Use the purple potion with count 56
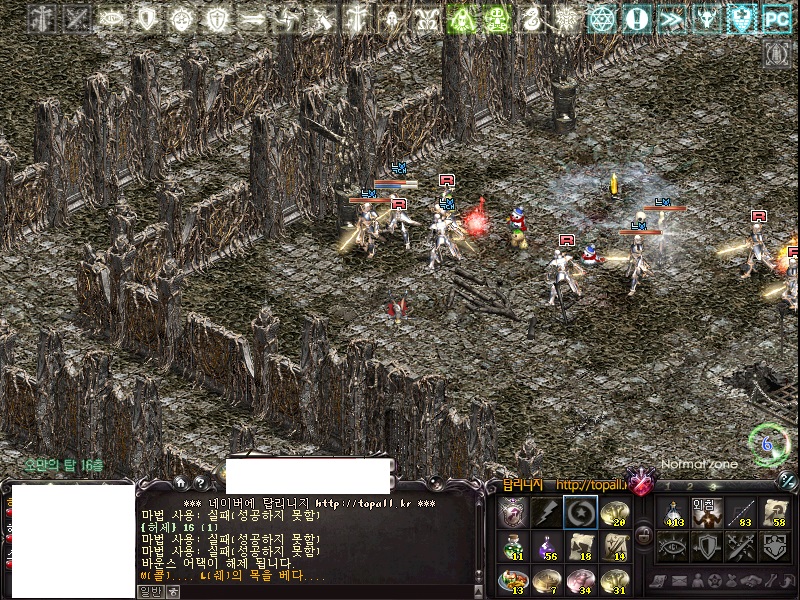The image size is (800, 600). coord(547,546)
